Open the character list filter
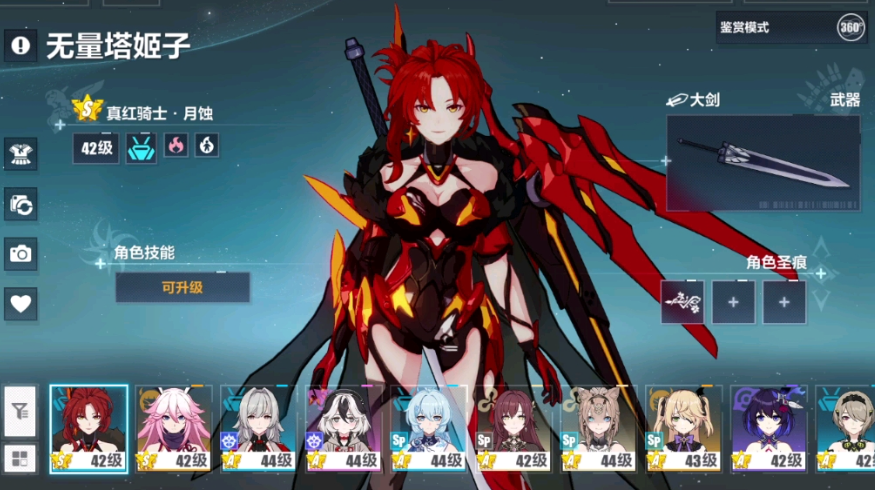The width and height of the screenshot is (875, 490). point(20,411)
